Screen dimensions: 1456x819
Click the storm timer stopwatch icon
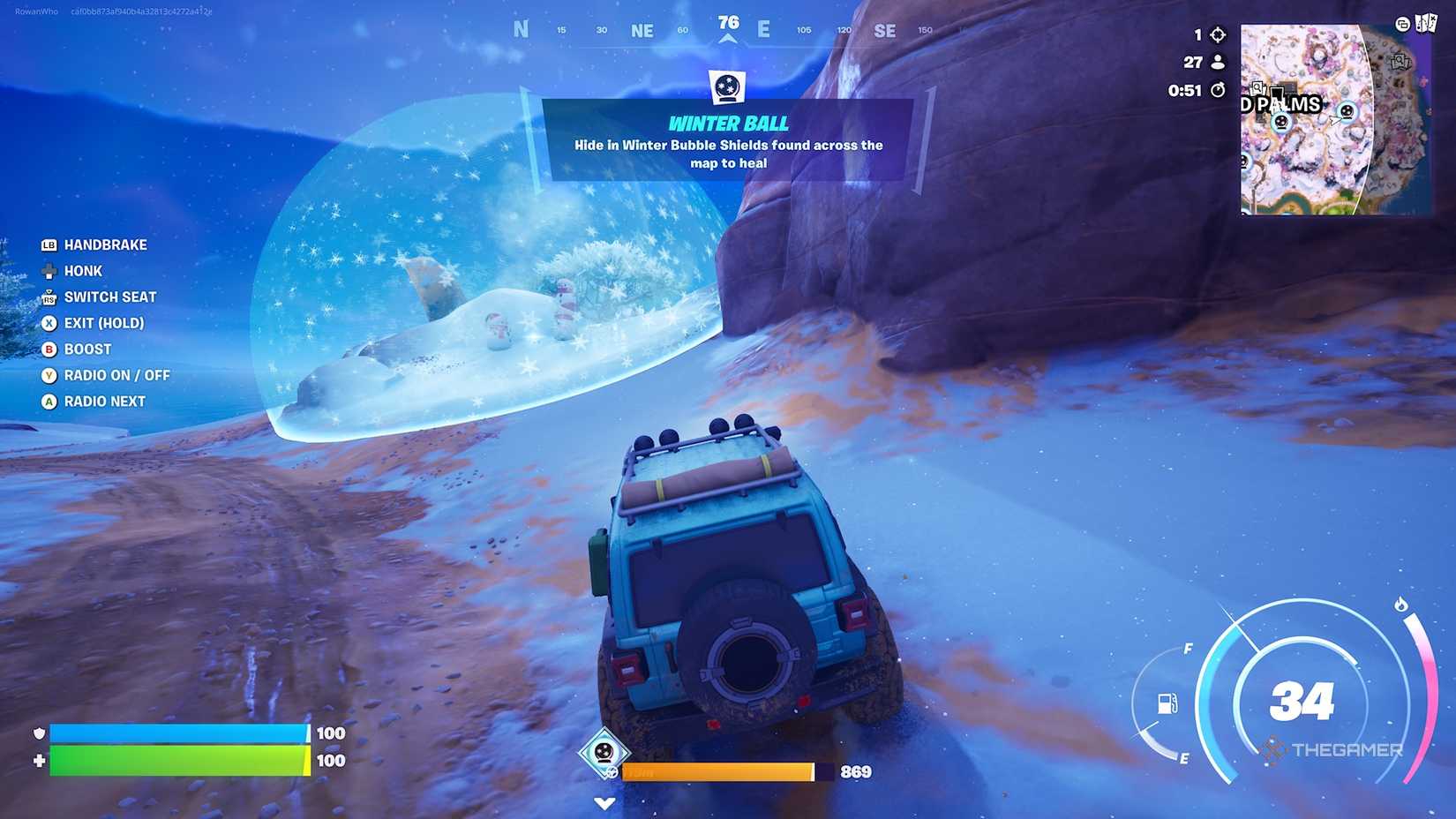click(x=1217, y=90)
